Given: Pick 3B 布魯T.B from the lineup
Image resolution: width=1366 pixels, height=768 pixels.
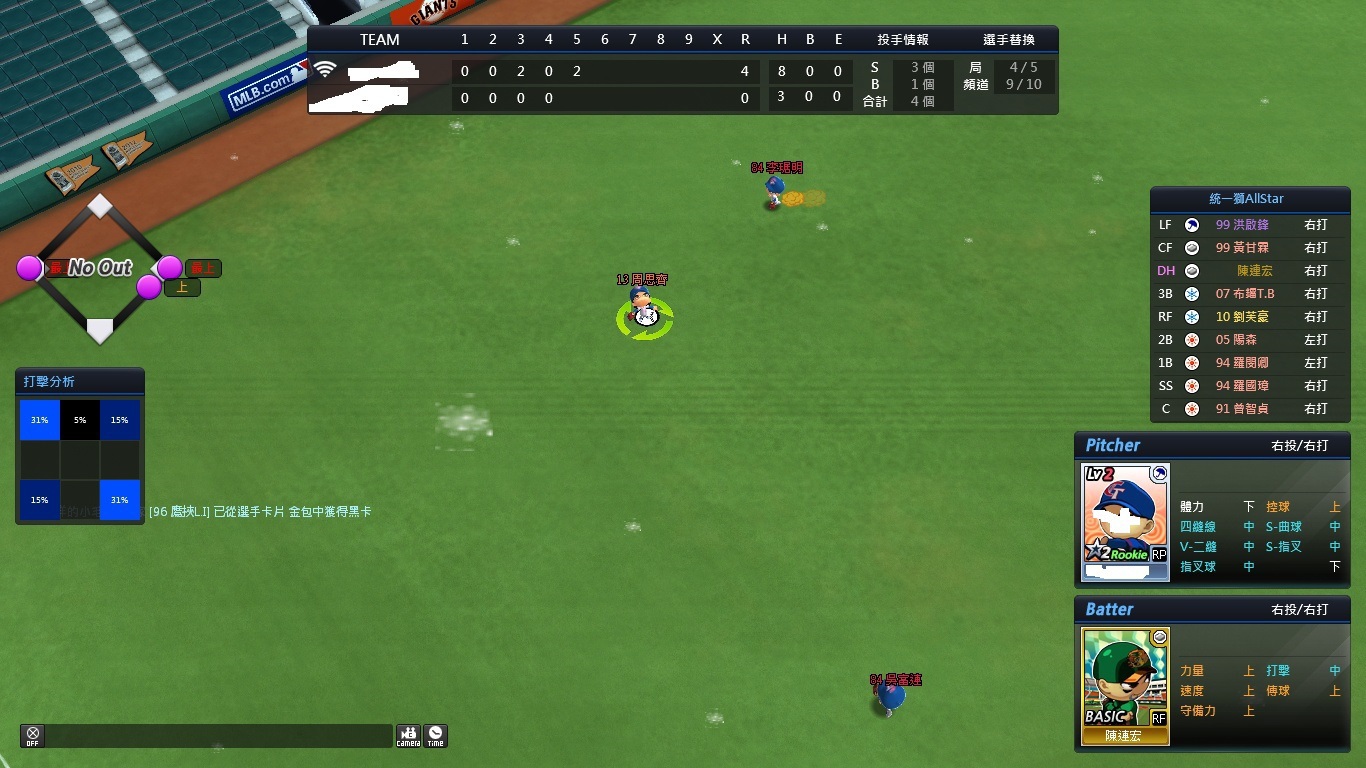Looking at the screenshot, I should click(1250, 294).
